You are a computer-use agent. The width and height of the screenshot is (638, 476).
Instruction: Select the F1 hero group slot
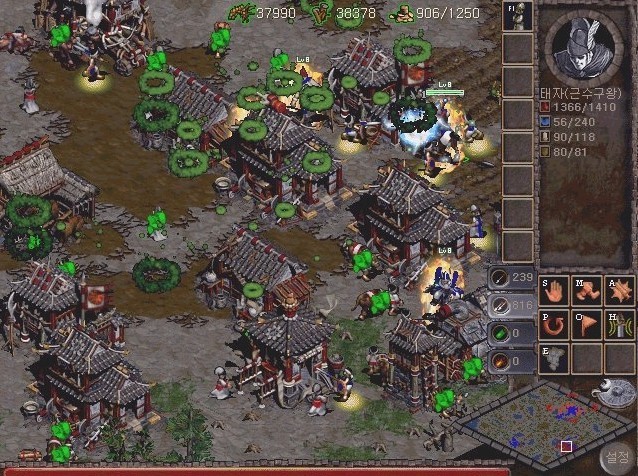click(x=517, y=17)
